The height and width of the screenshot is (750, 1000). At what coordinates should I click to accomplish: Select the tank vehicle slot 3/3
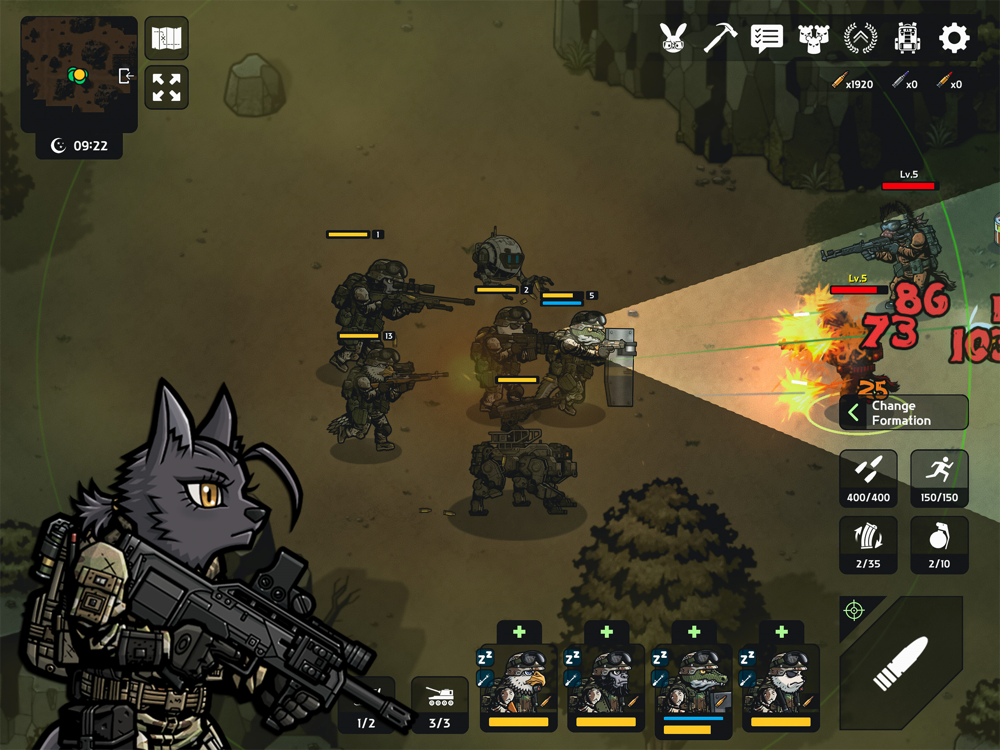(440, 704)
